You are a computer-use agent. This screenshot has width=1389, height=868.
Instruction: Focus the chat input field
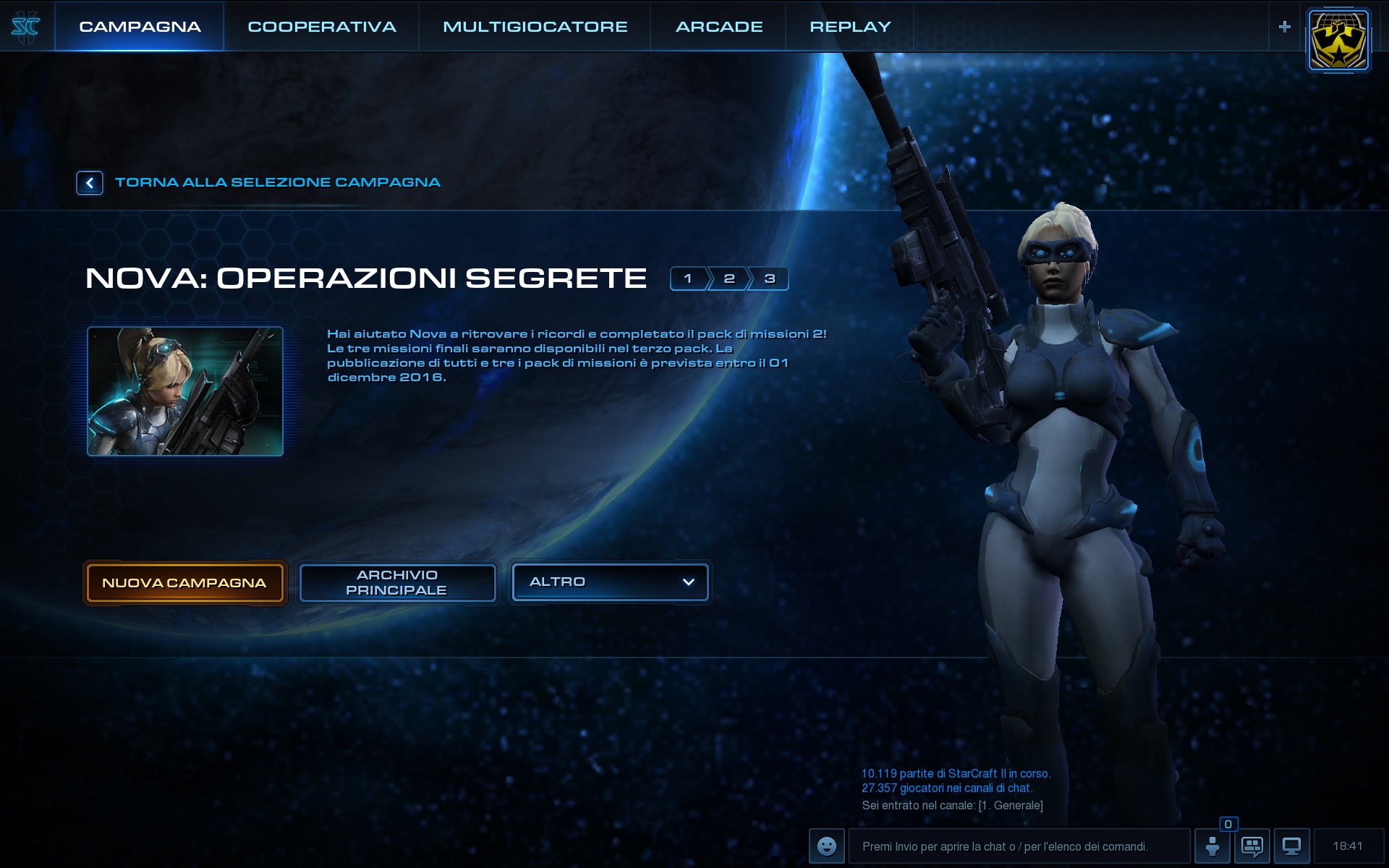(1019, 846)
